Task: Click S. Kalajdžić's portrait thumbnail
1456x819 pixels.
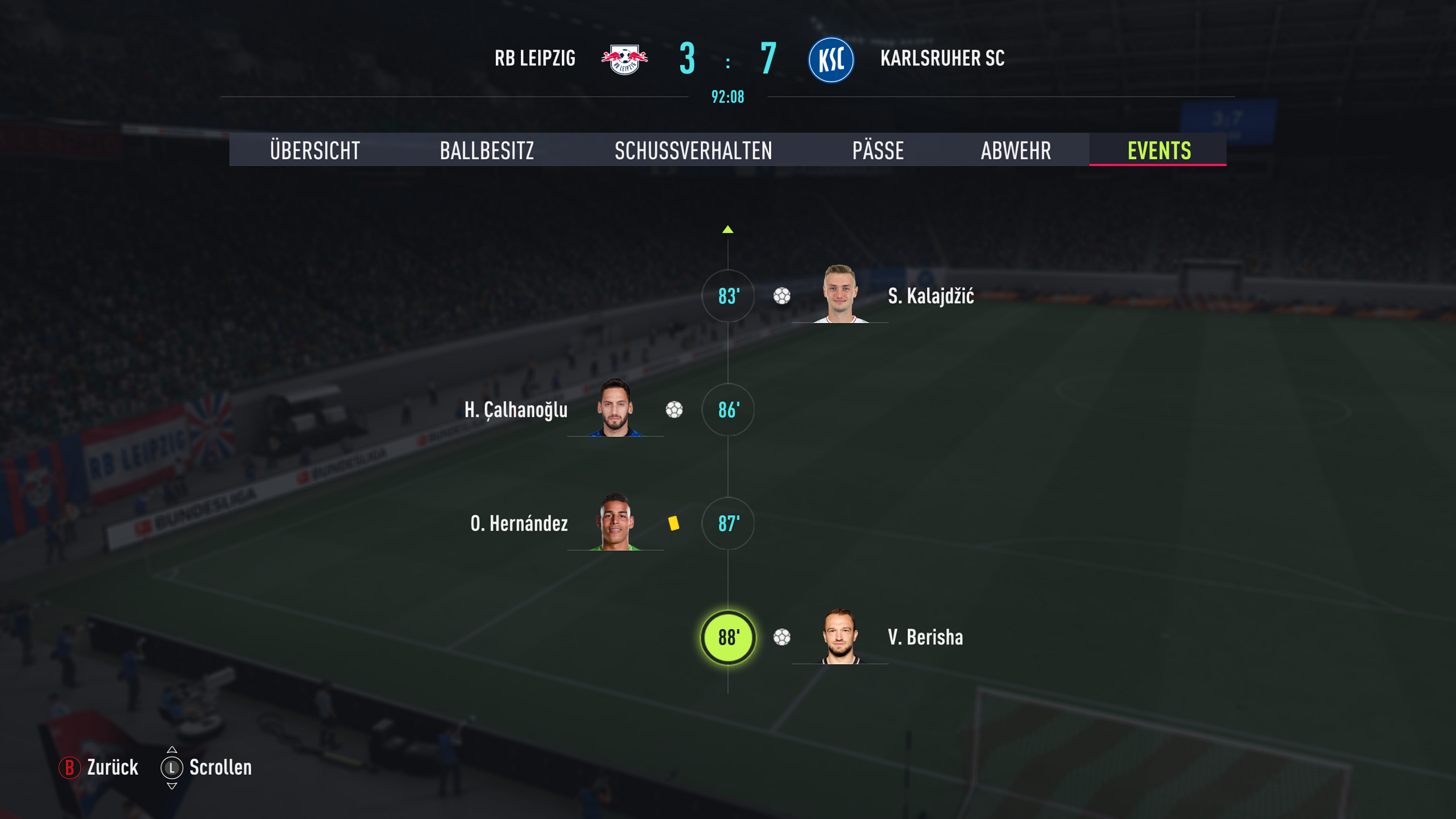Action: [840, 294]
